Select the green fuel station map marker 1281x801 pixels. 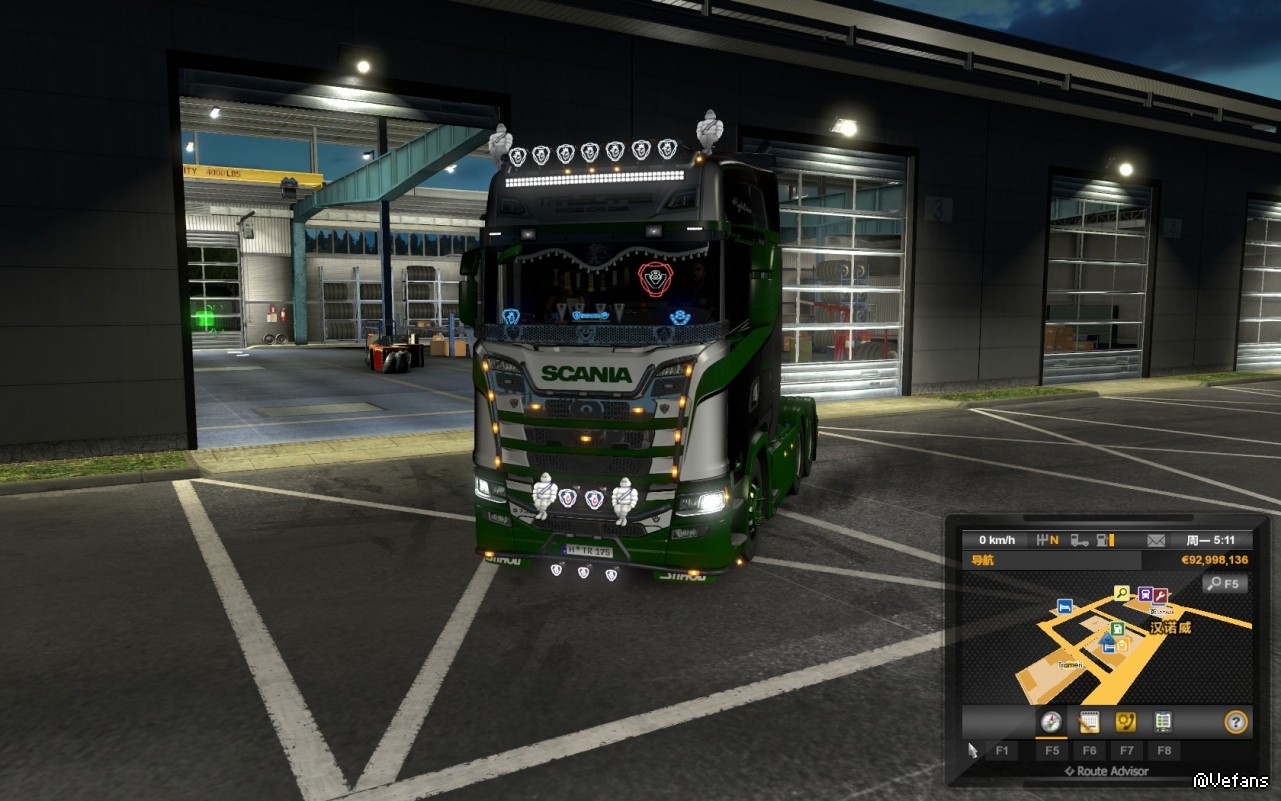[1117, 629]
